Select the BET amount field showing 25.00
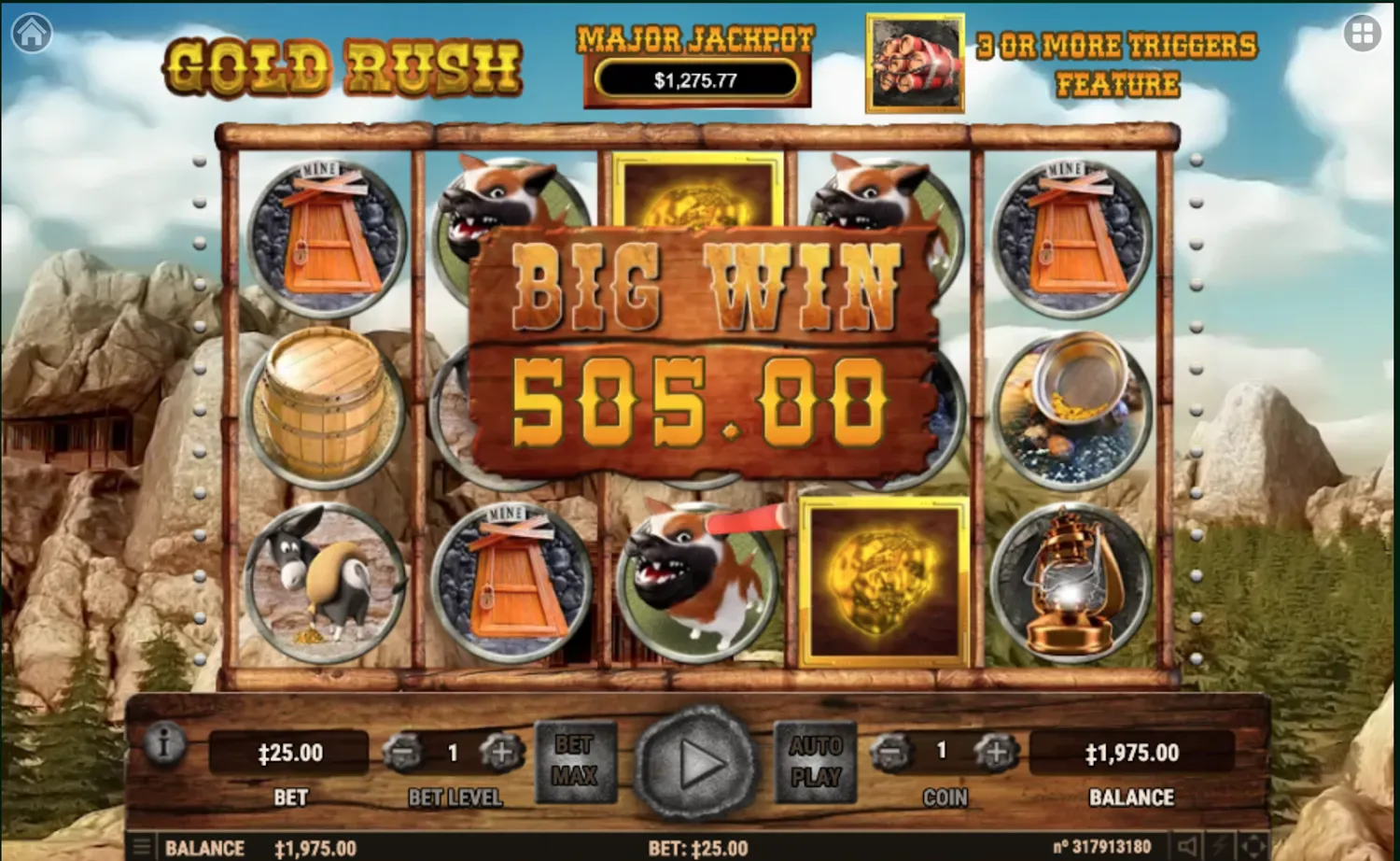 click(x=289, y=752)
